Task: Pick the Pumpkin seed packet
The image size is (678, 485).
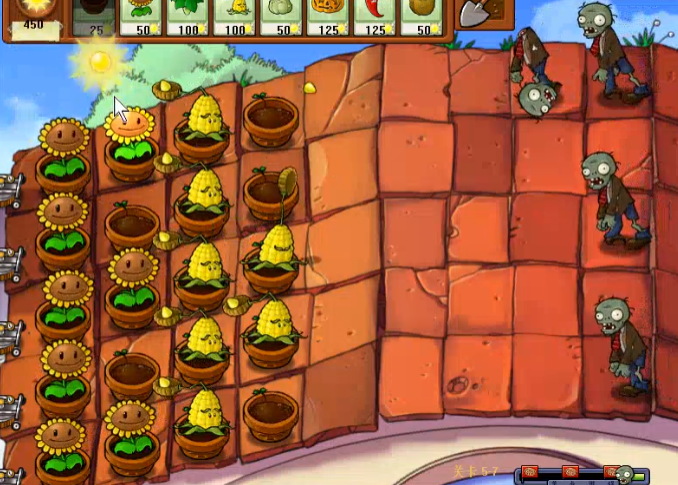Action: [328, 18]
